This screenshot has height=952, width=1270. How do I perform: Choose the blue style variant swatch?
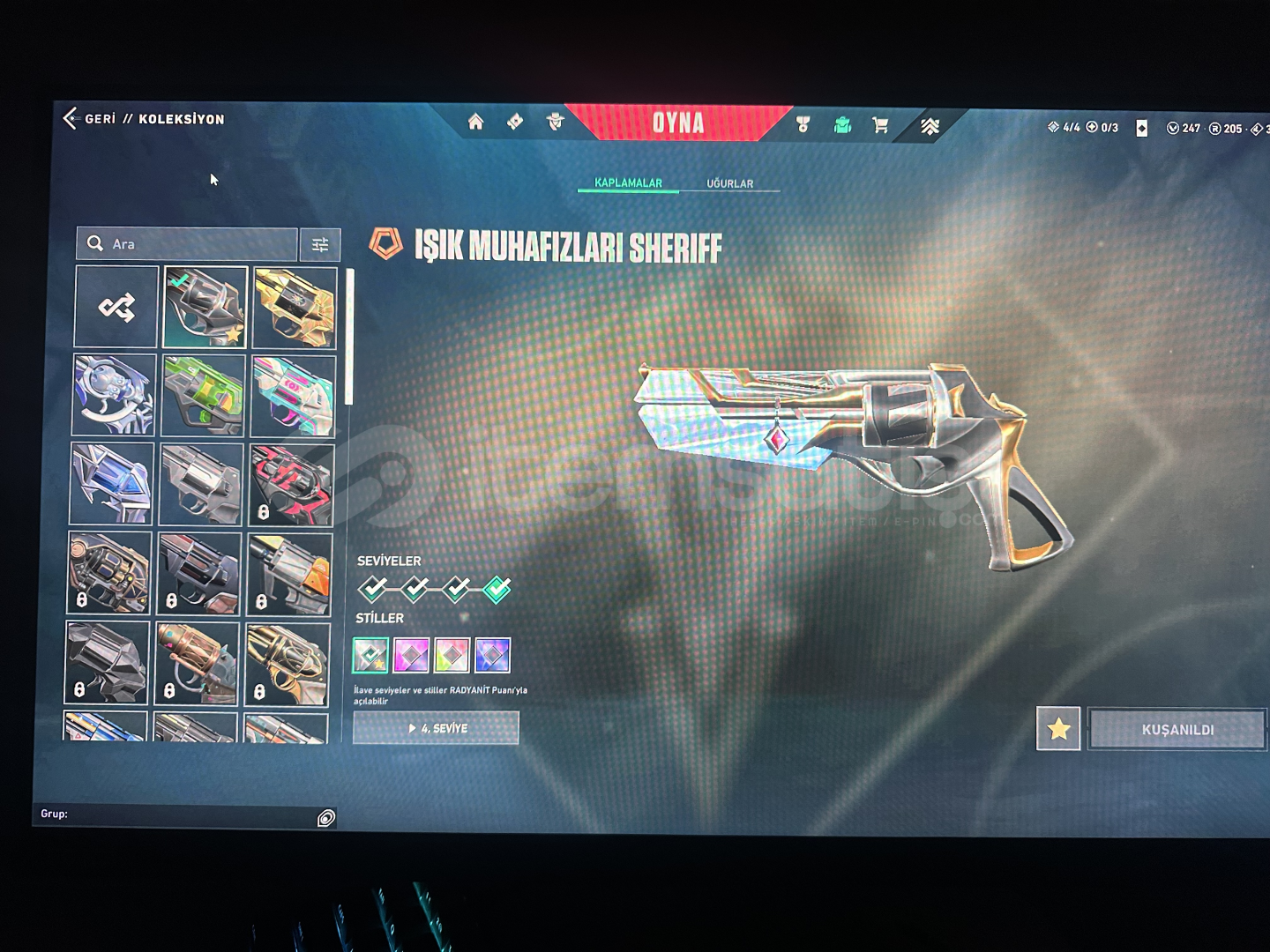[x=492, y=655]
